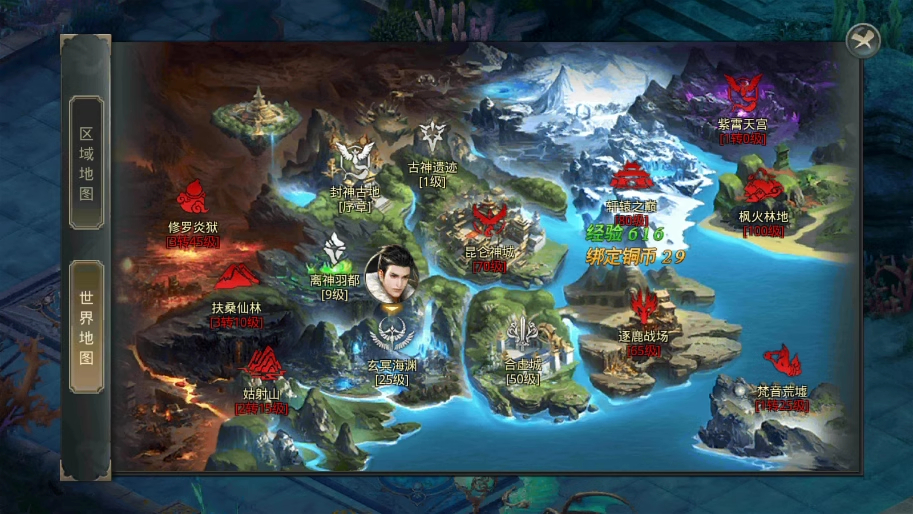Choose the 离神羽都 location

click(x=335, y=254)
